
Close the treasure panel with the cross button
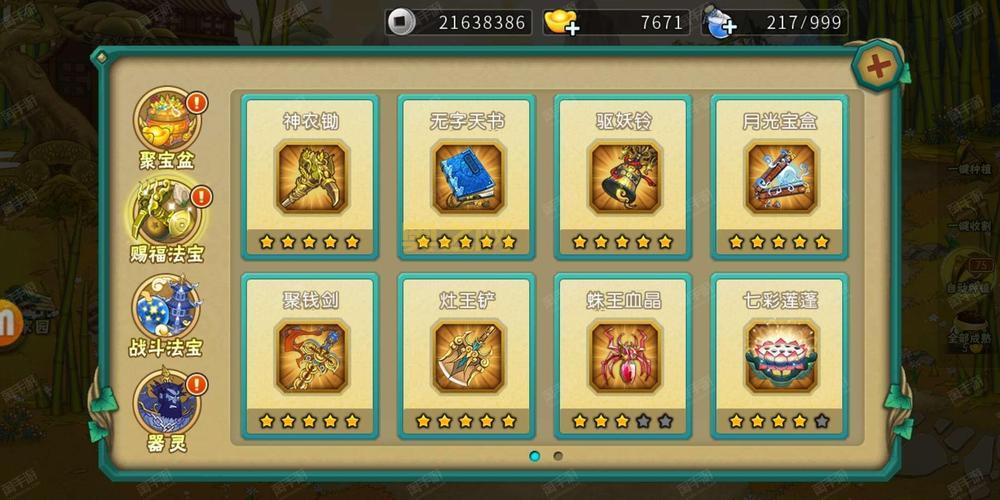pyautogui.click(x=878, y=67)
